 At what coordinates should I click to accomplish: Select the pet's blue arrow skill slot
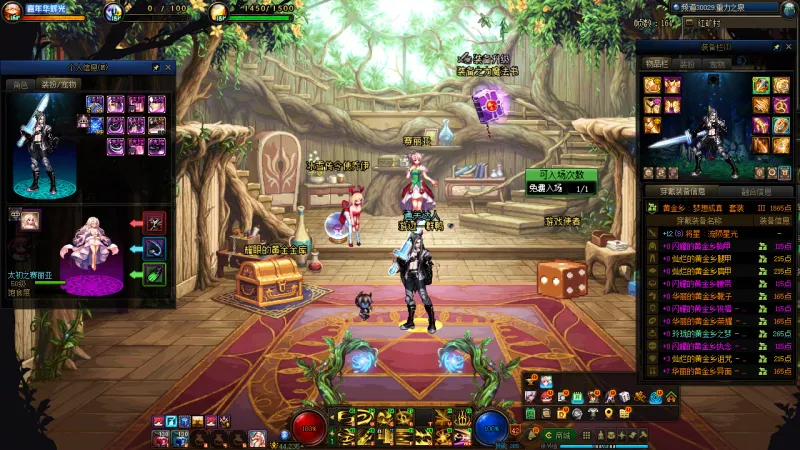coord(154,248)
